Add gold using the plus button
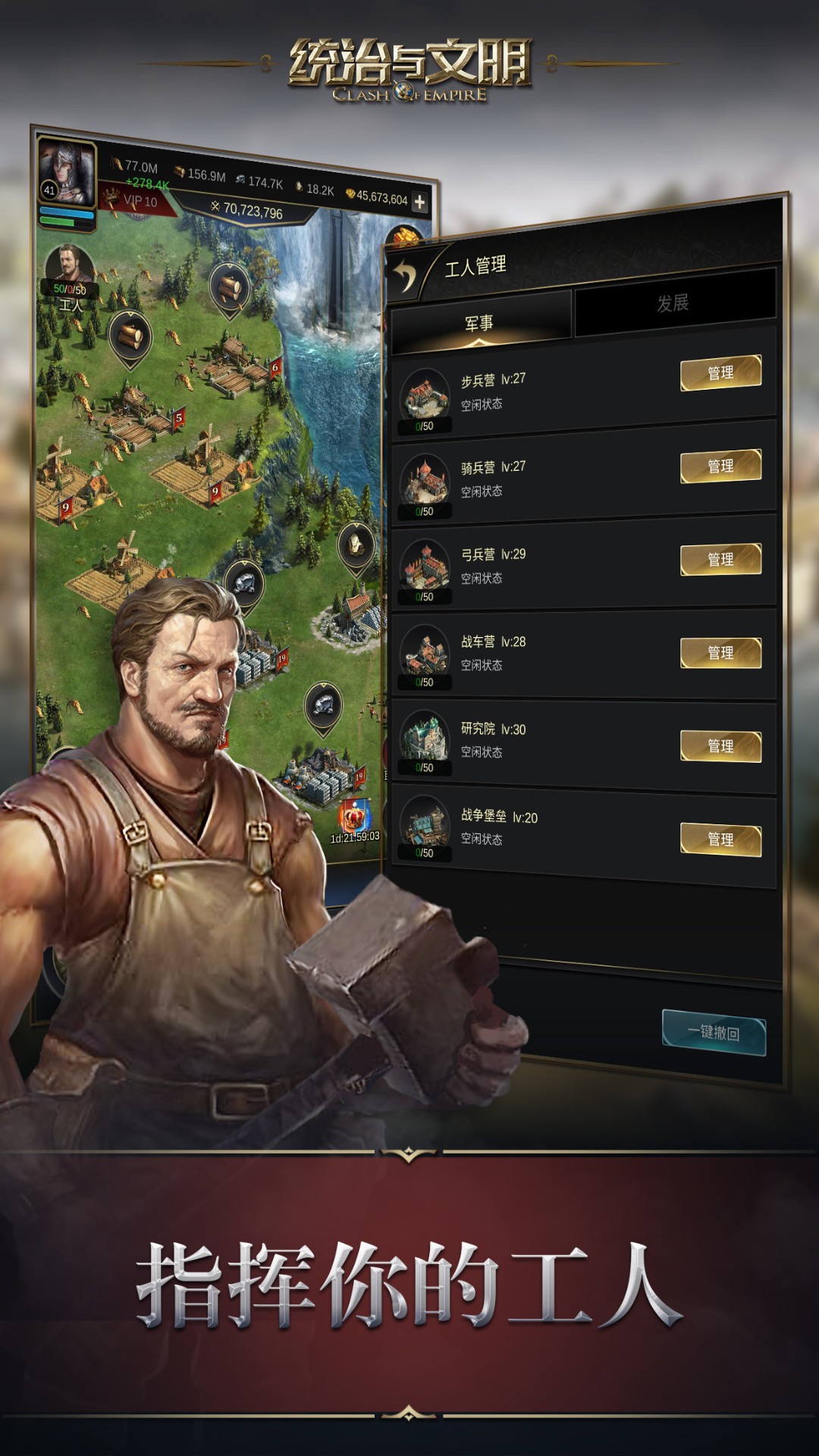Image resolution: width=819 pixels, height=1456 pixels. [x=419, y=202]
